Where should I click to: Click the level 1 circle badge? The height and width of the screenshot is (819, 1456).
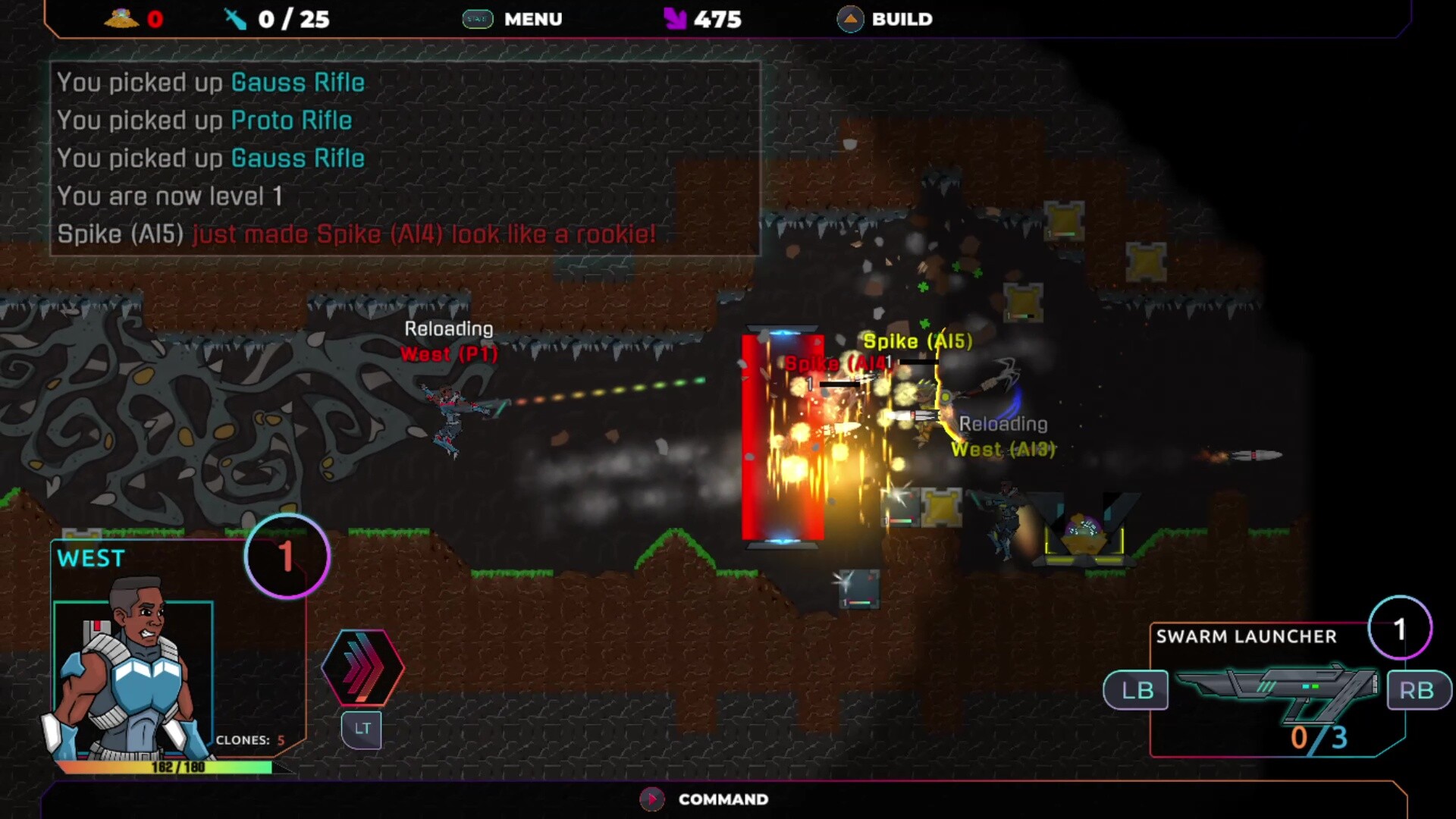click(x=287, y=556)
